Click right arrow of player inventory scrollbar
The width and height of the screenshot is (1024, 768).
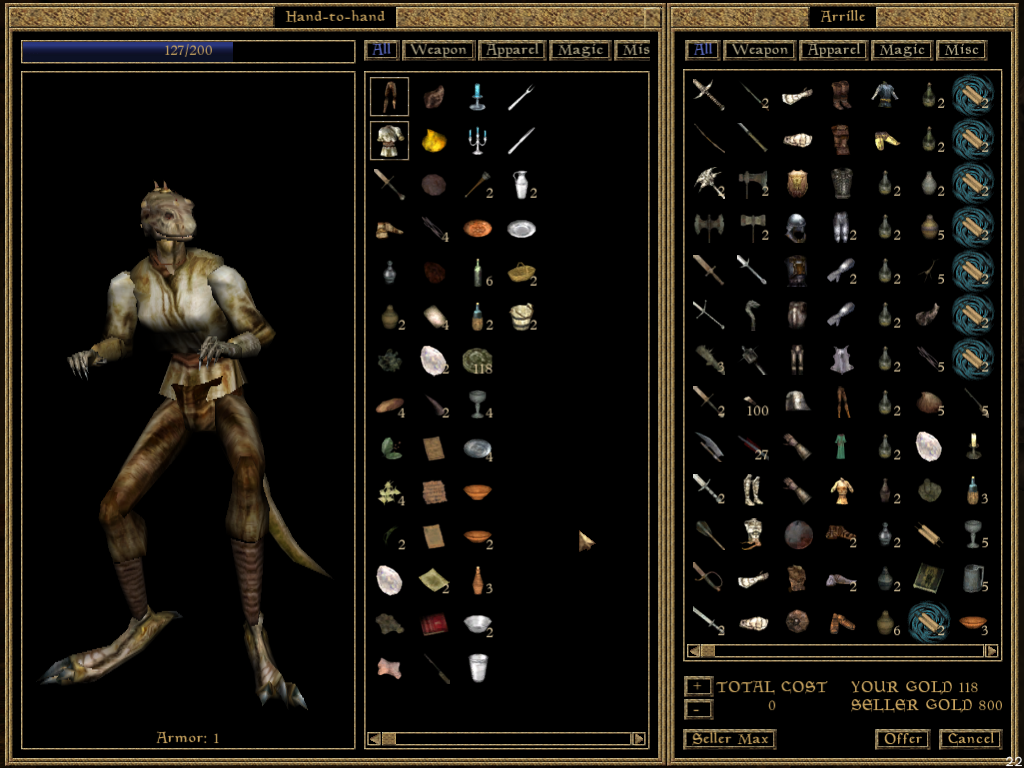[x=638, y=739]
